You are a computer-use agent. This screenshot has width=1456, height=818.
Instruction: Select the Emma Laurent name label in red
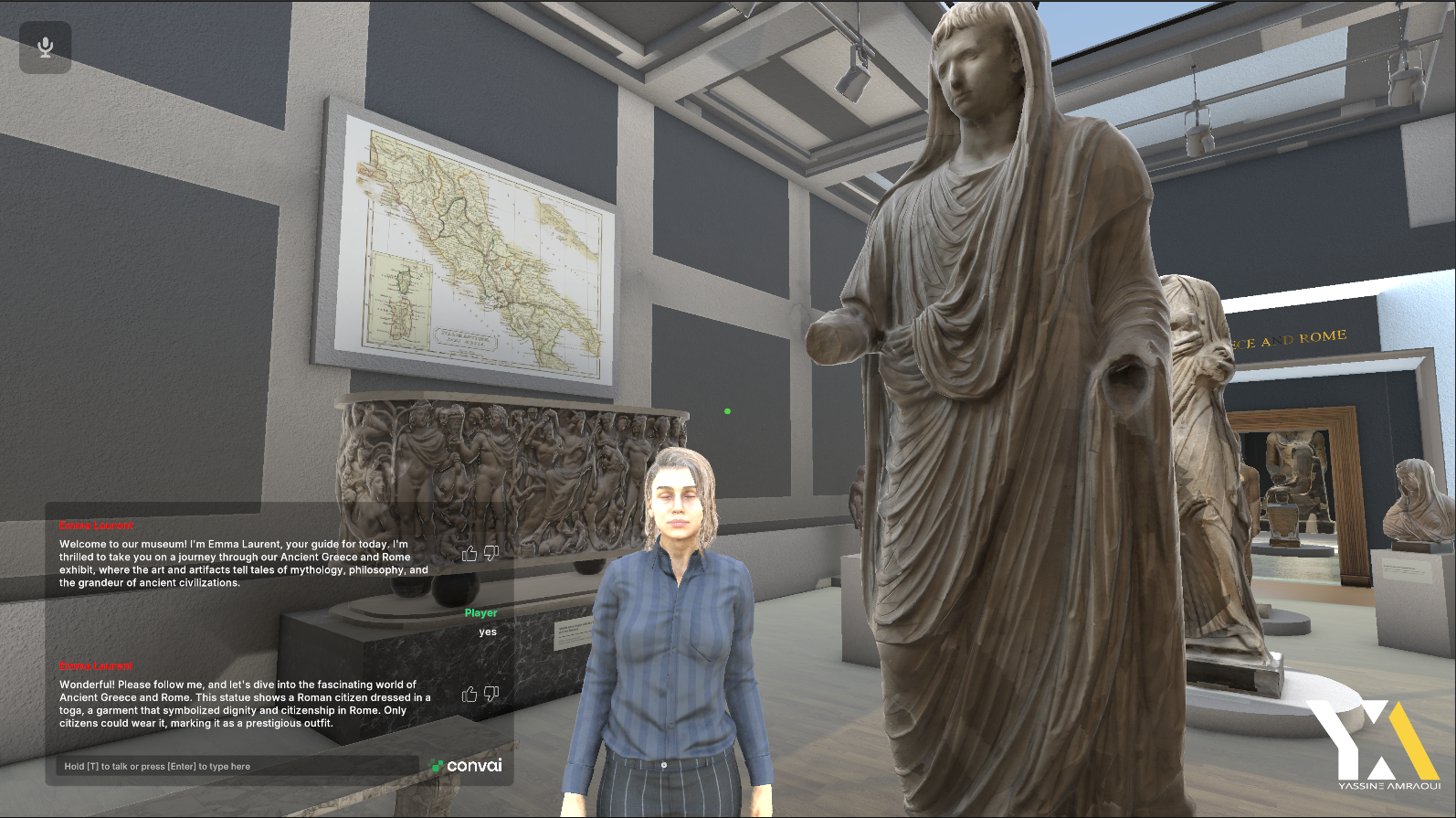point(96,526)
